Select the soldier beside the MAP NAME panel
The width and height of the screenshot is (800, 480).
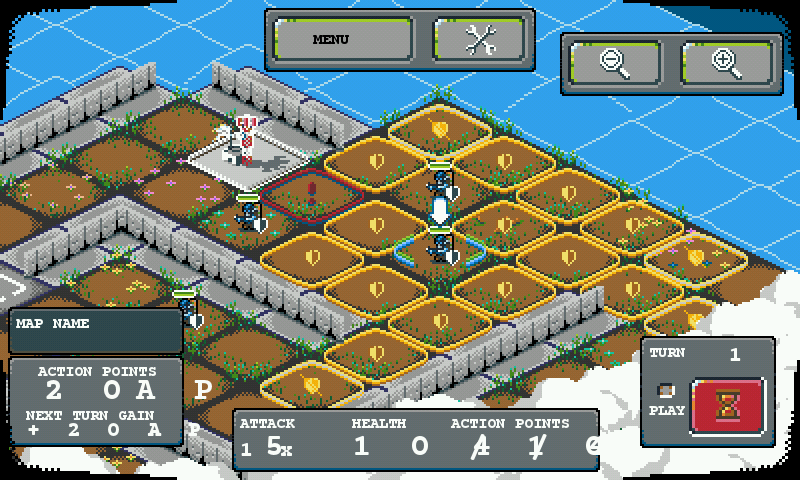click(187, 308)
